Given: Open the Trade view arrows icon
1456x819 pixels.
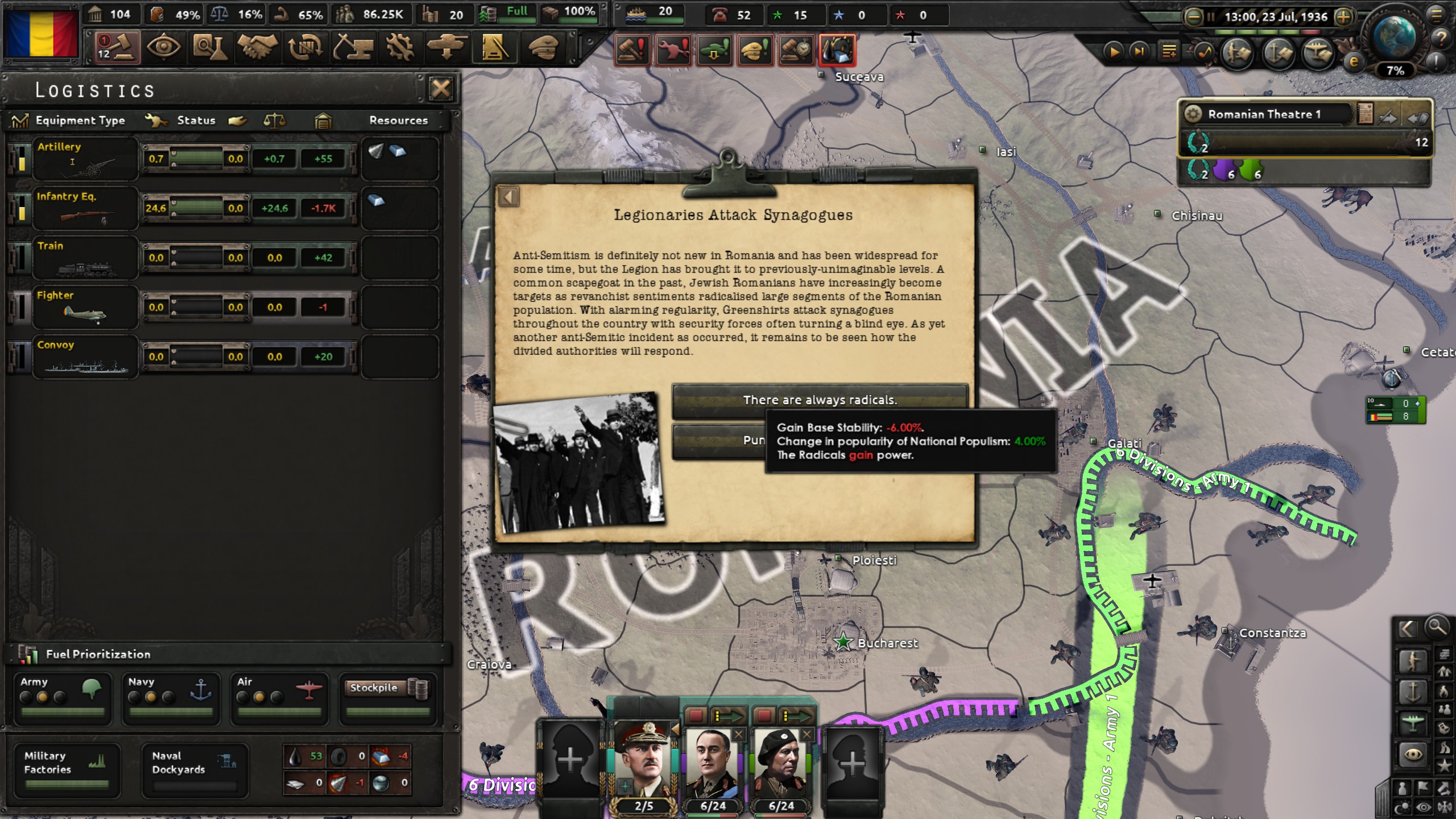Looking at the screenshot, I should 305,48.
